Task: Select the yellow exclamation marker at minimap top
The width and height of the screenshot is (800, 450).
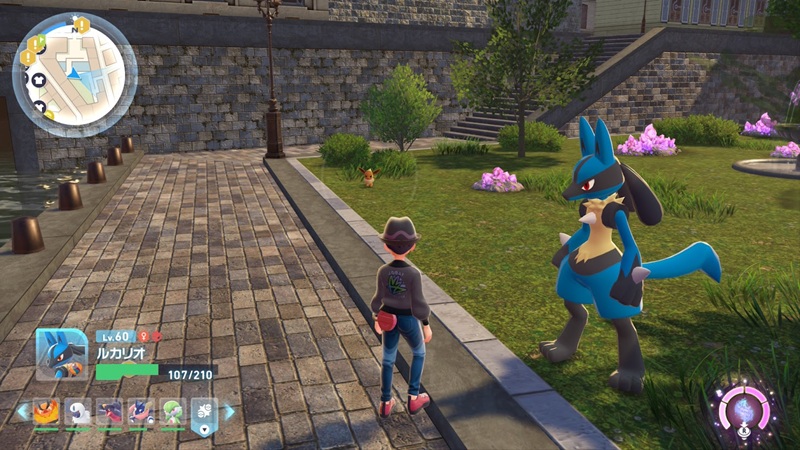Action: [82, 23]
